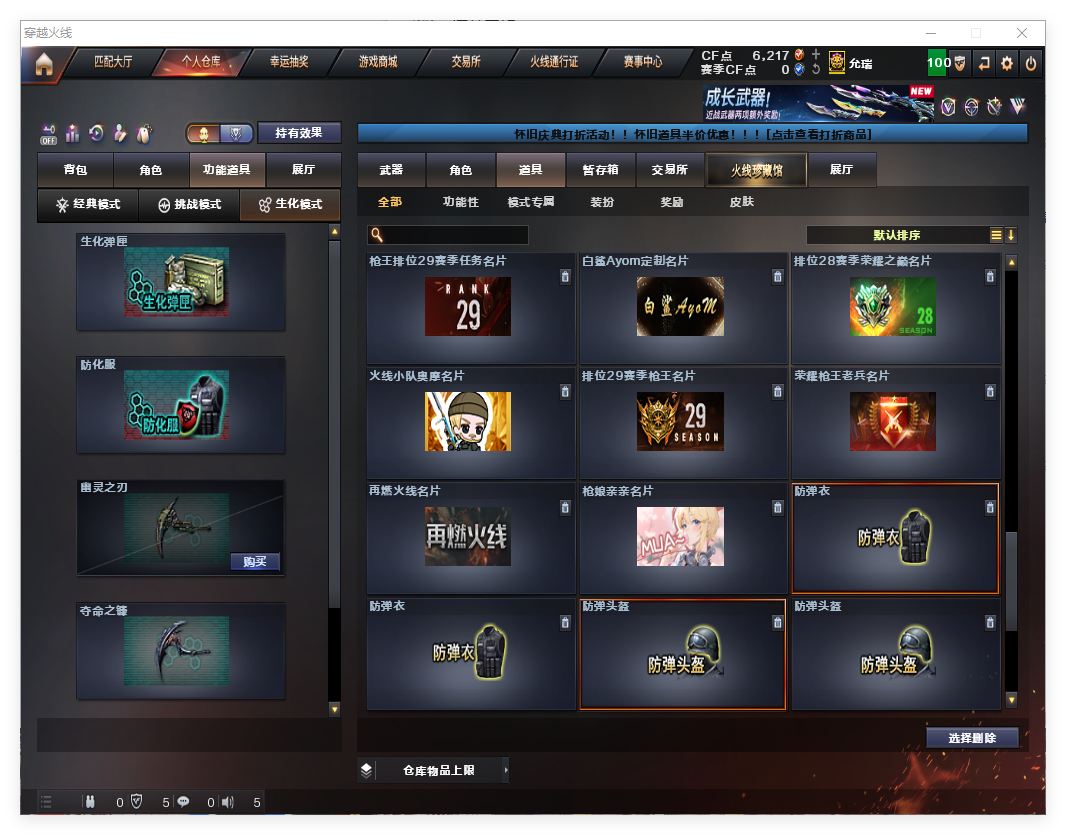Switch to the 武器 weapons tab
1066x835 pixels.
click(391, 170)
